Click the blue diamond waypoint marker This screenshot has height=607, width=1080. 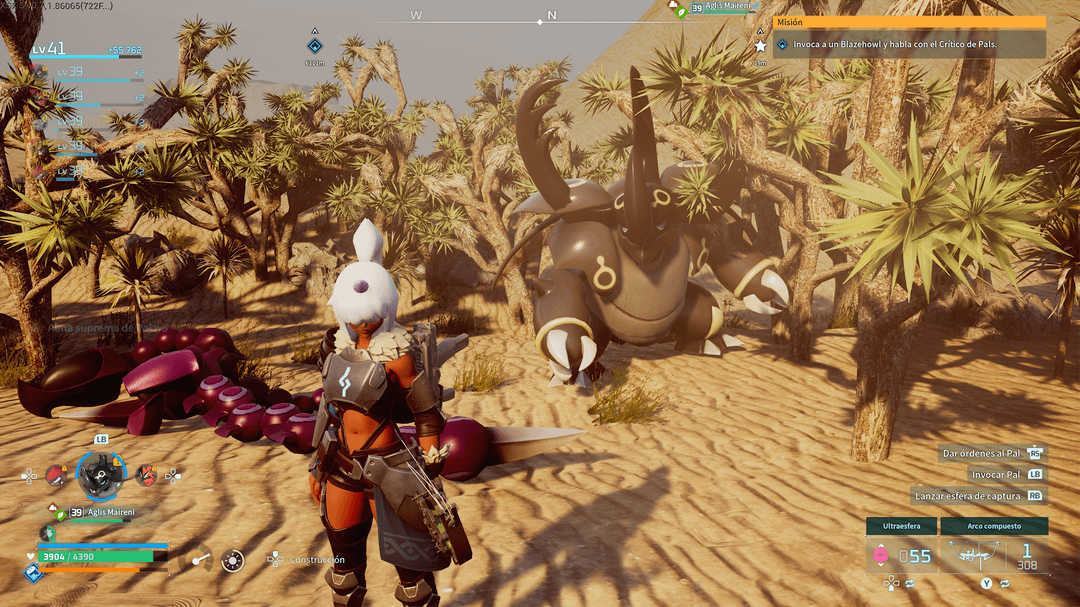[x=314, y=45]
